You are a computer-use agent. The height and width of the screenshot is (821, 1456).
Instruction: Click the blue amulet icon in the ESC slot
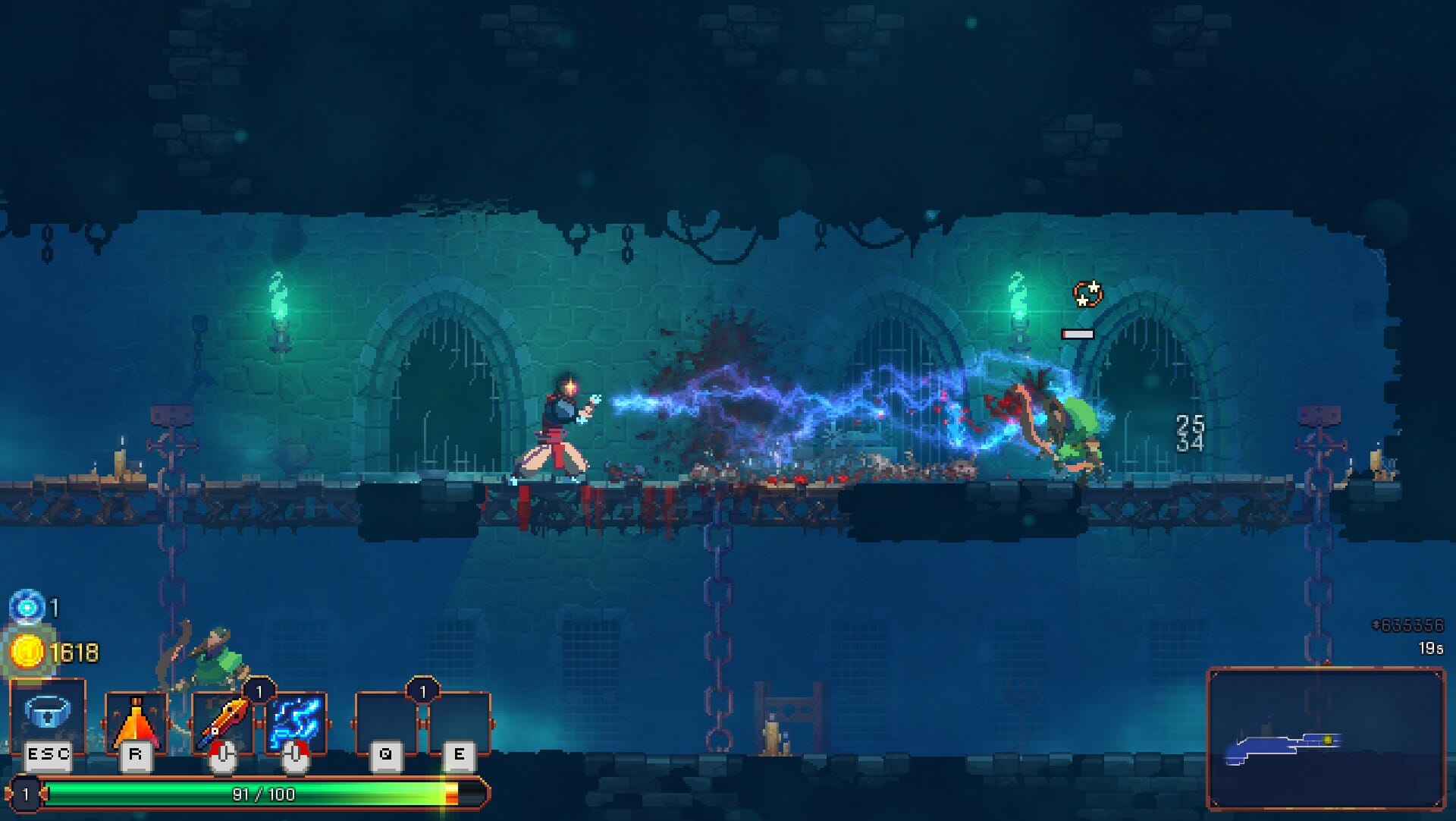47,713
